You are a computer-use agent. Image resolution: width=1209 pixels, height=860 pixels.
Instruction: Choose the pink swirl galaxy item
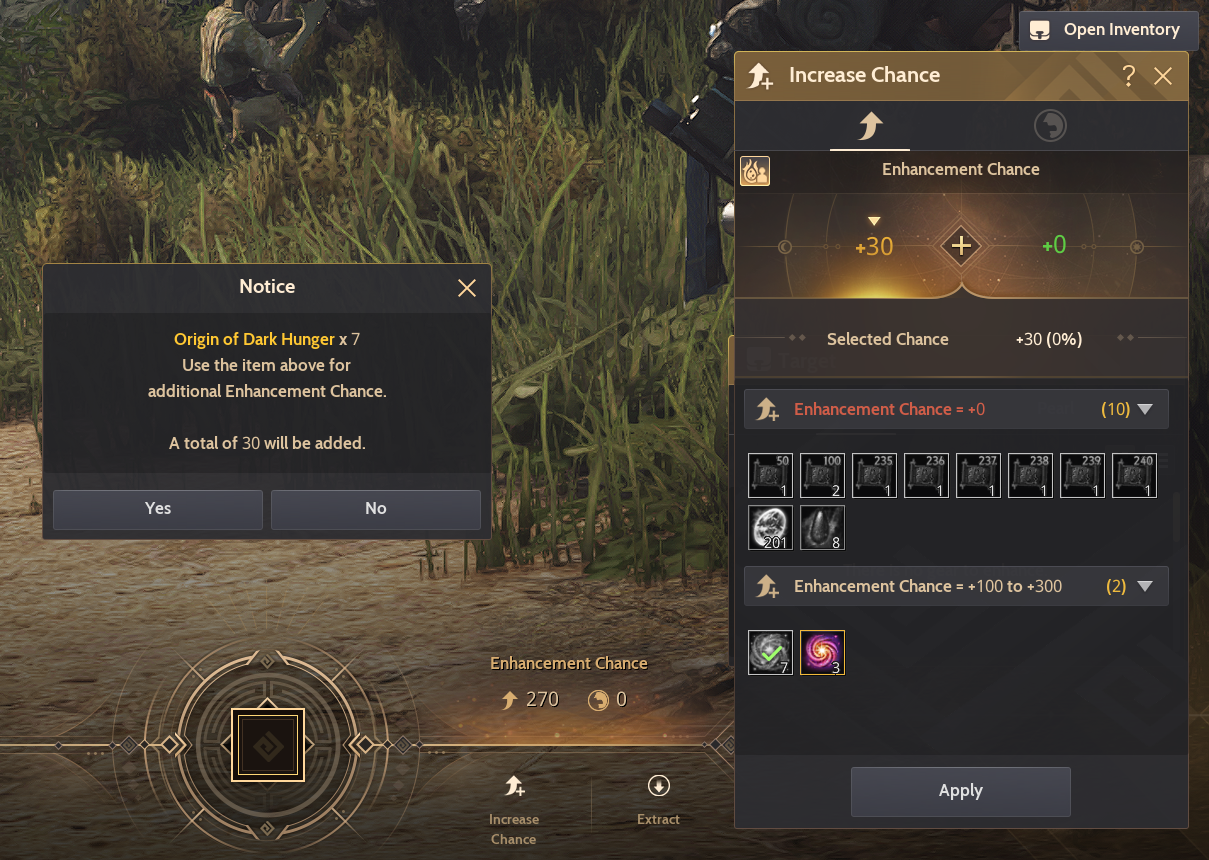[x=823, y=652]
